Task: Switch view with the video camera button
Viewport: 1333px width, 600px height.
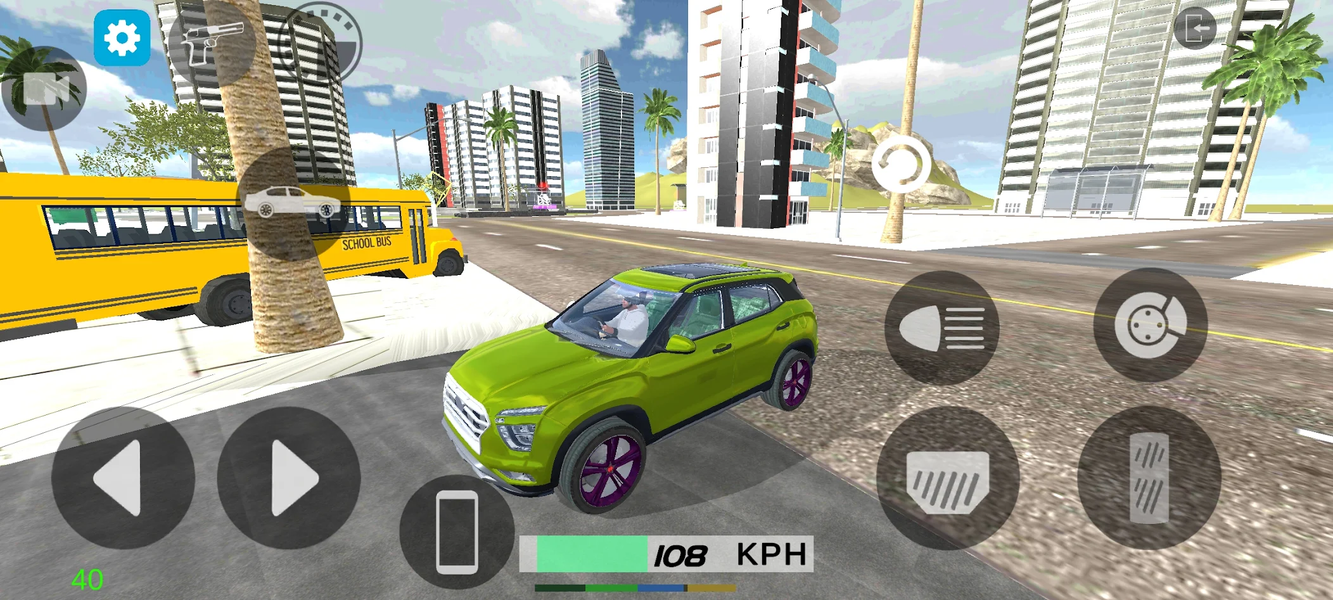Action: [x=44, y=89]
